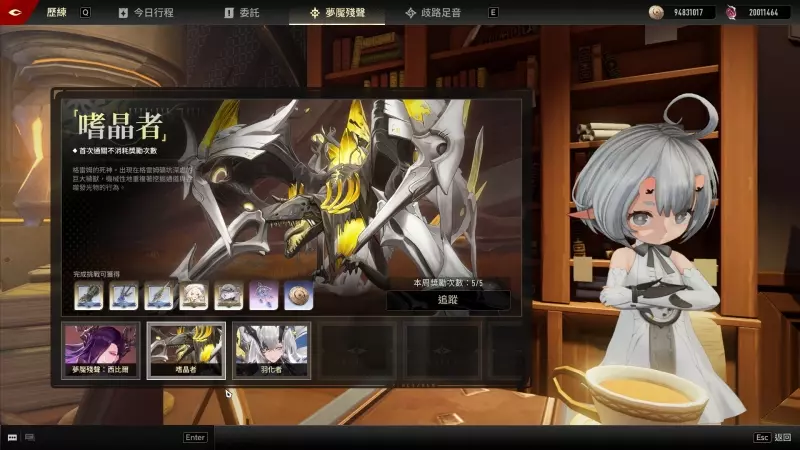
Task: Select the 夢魘殘聲：西比爾 boss tile
Action: [100, 349]
